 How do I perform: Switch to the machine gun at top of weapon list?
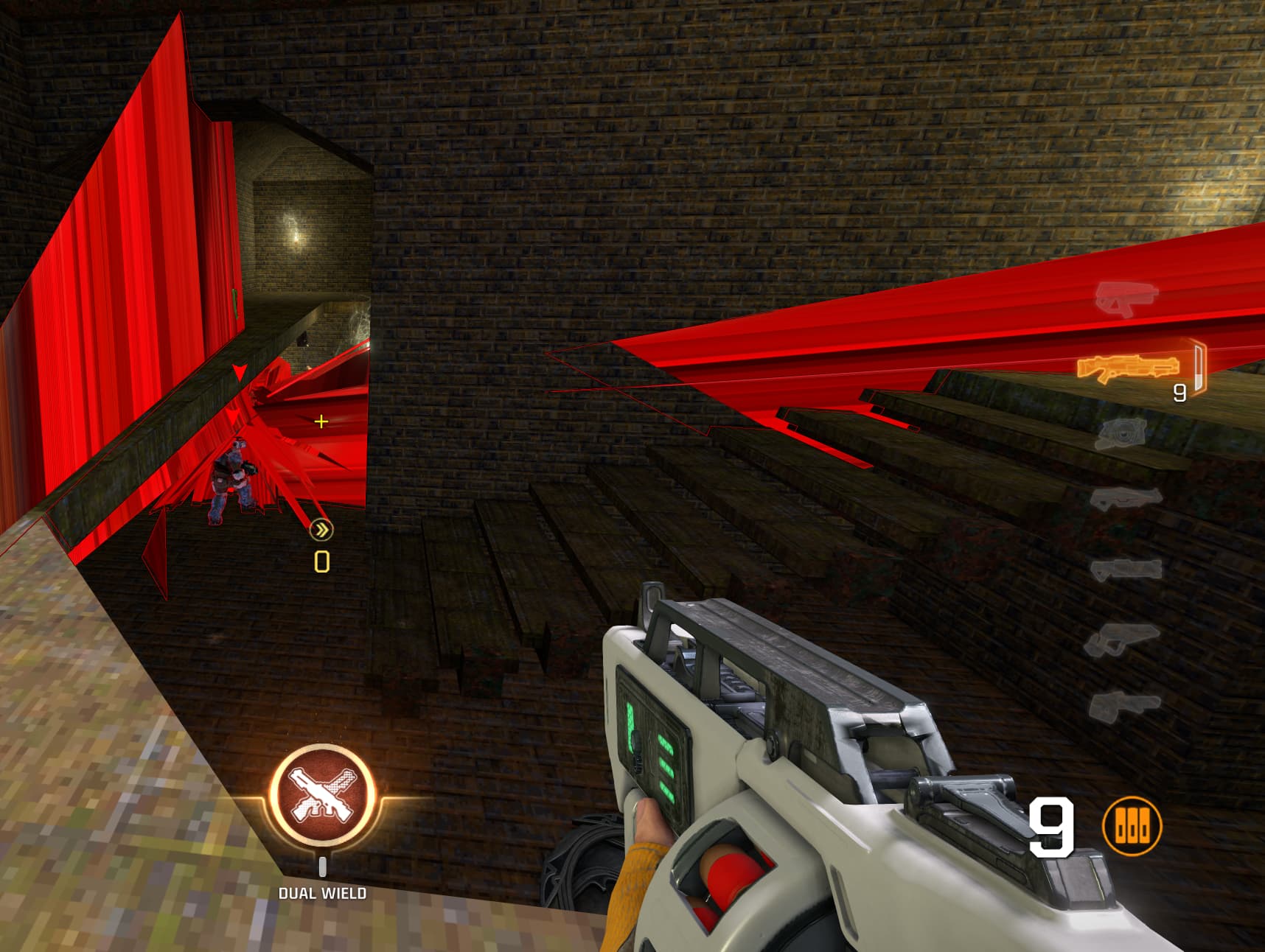click(x=1125, y=298)
